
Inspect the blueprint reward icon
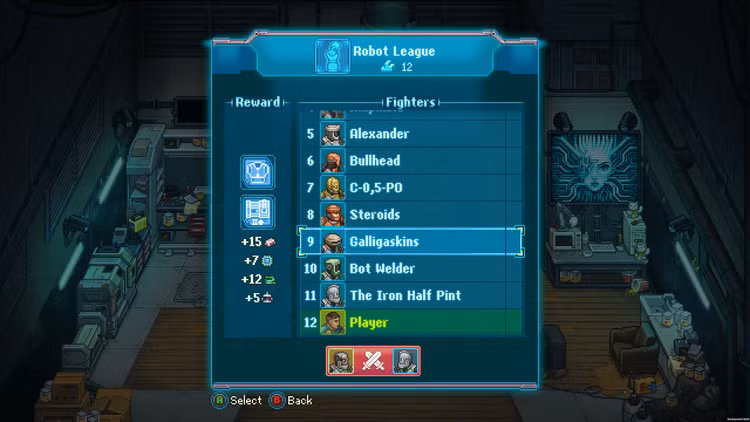coord(258,212)
